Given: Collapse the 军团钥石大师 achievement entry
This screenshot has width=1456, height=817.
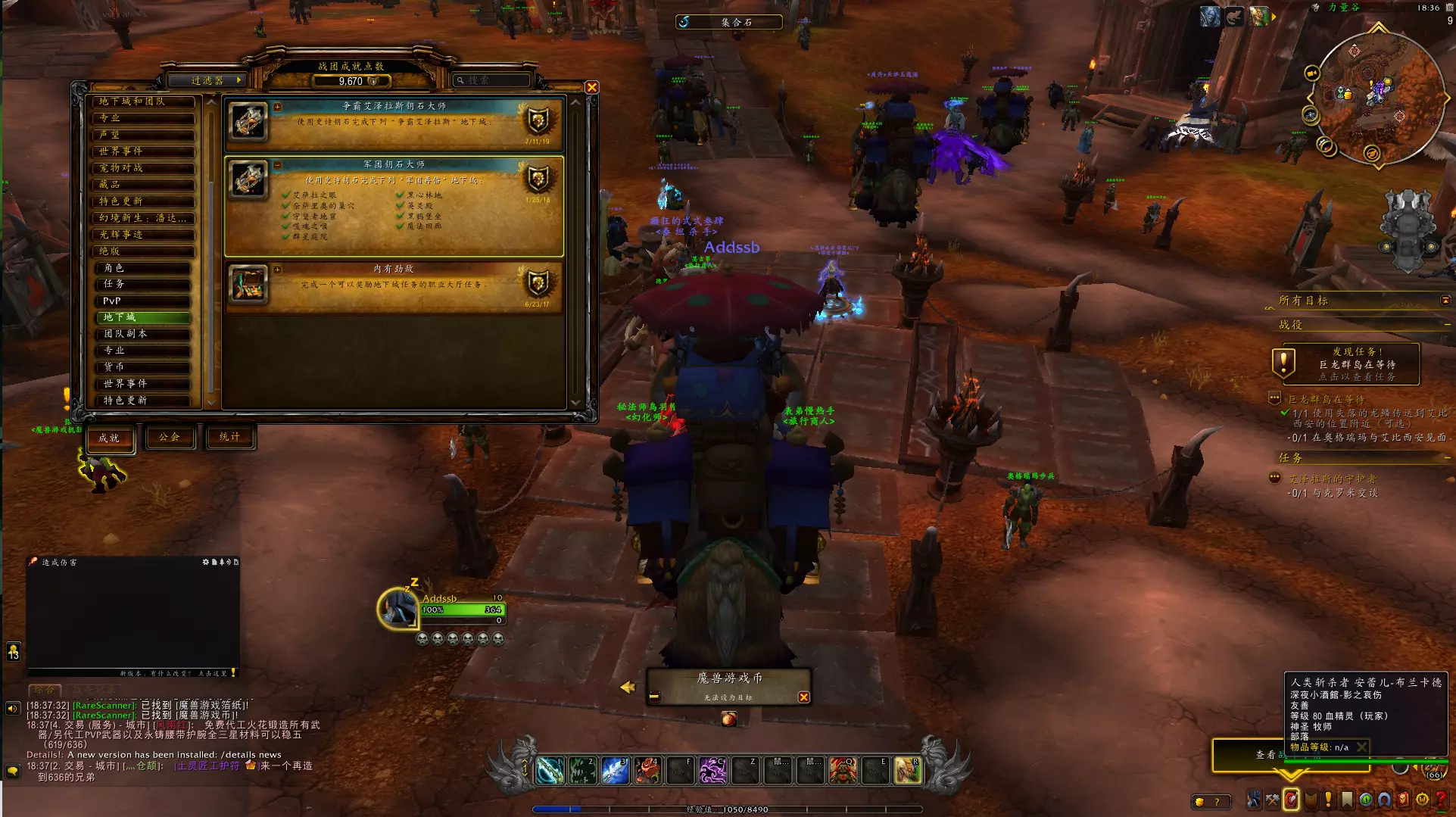Looking at the screenshot, I should coord(278,165).
